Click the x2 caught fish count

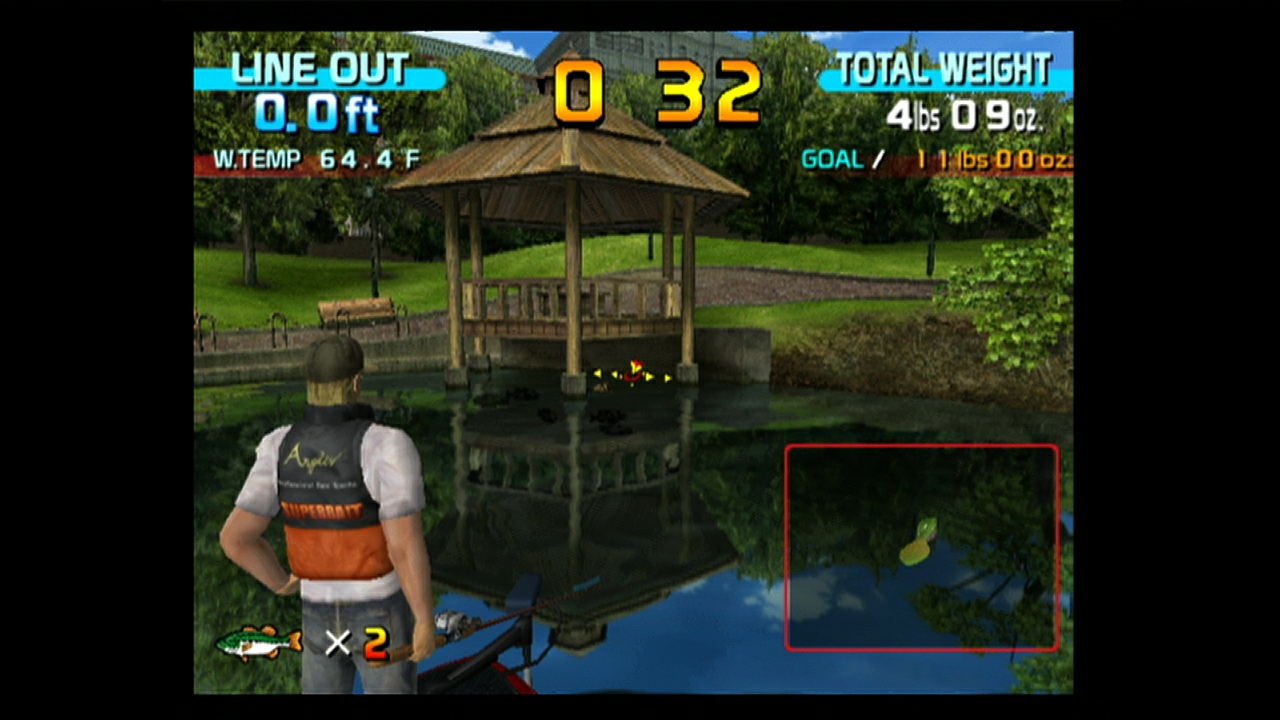(358, 644)
